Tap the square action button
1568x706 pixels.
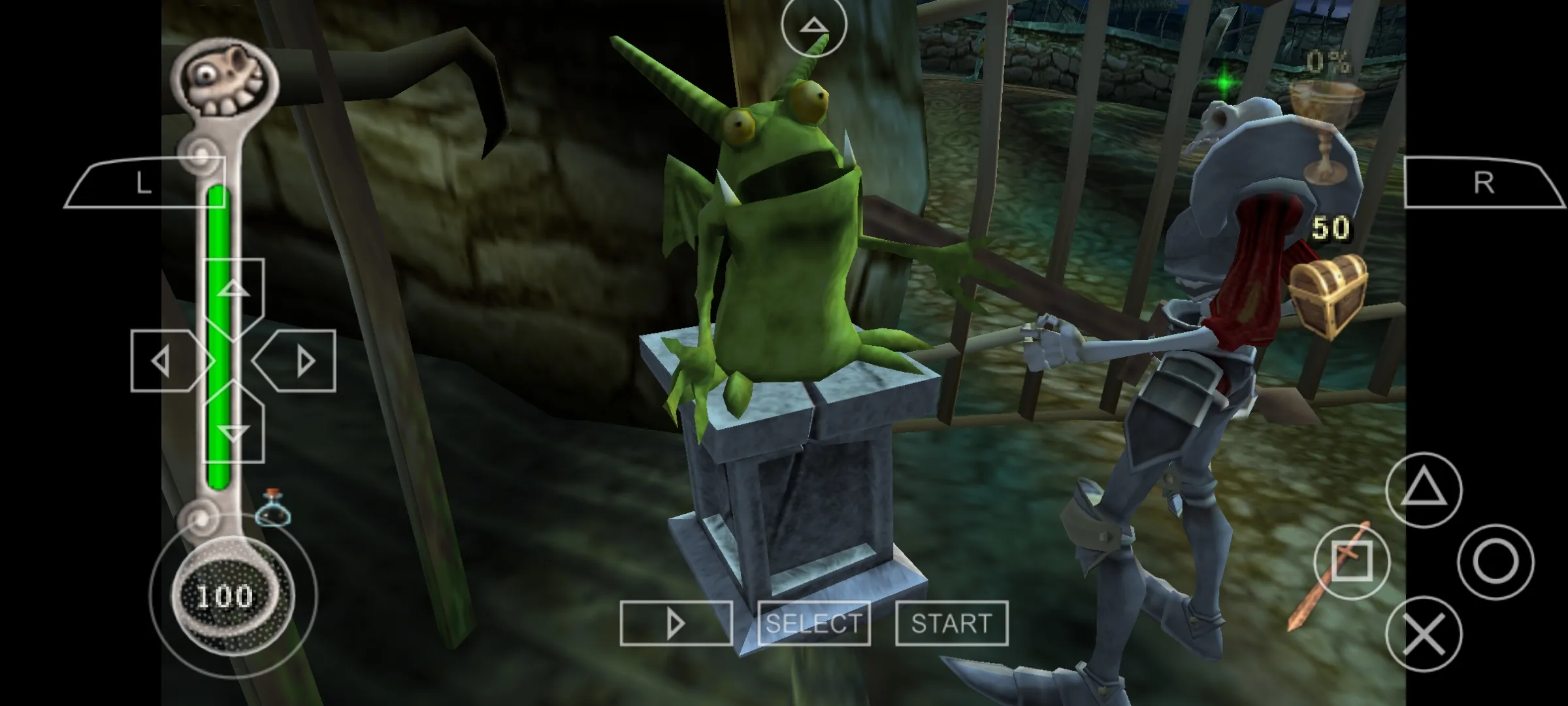pos(1351,562)
